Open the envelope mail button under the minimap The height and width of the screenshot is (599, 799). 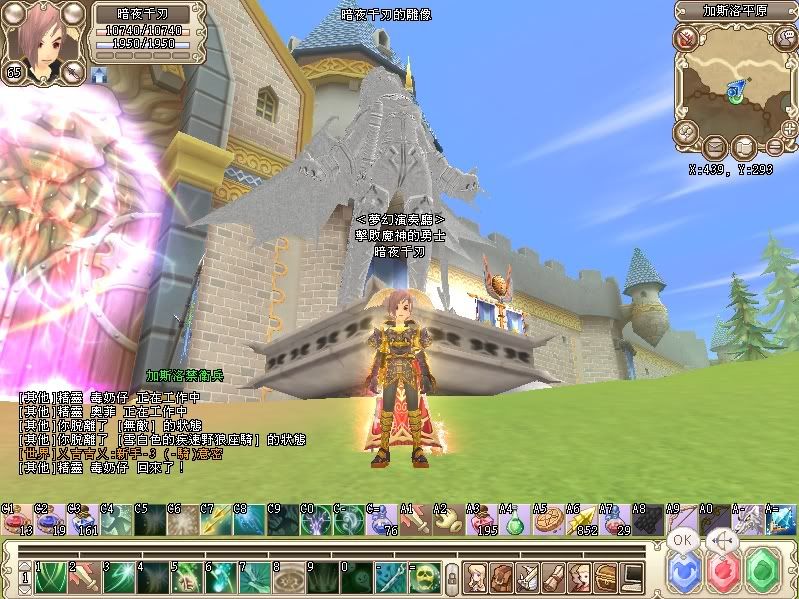click(x=714, y=148)
